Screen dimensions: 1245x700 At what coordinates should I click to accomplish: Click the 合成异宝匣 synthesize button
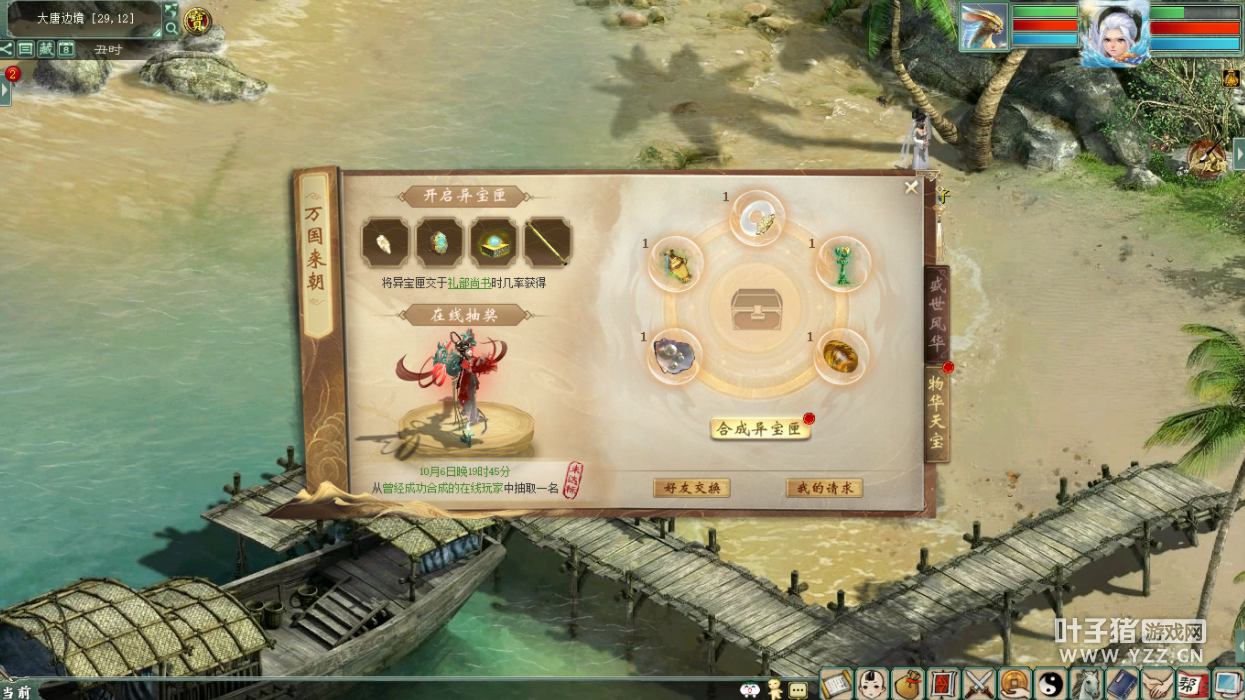[760, 429]
